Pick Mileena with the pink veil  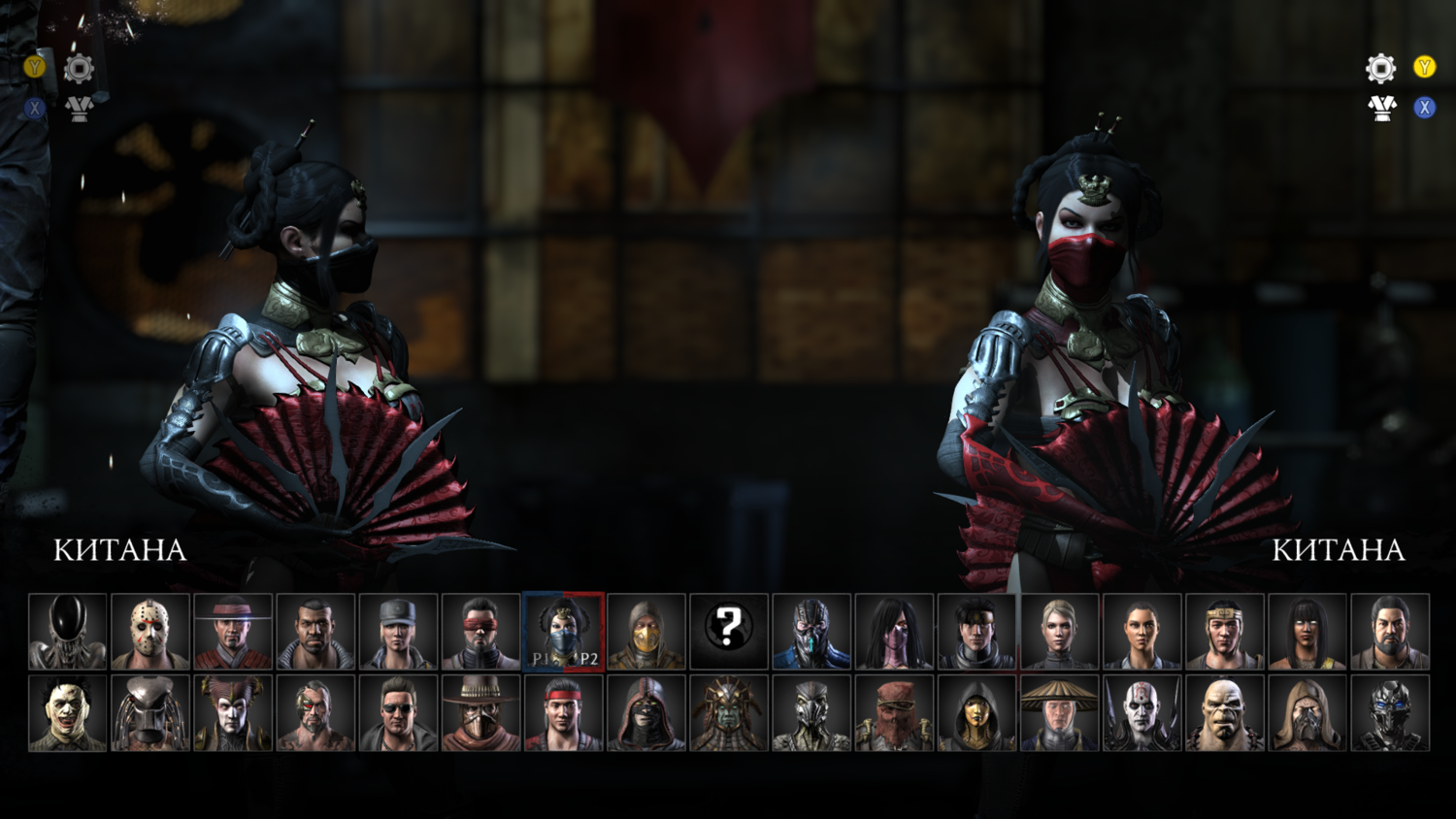(x=894, y=632)
